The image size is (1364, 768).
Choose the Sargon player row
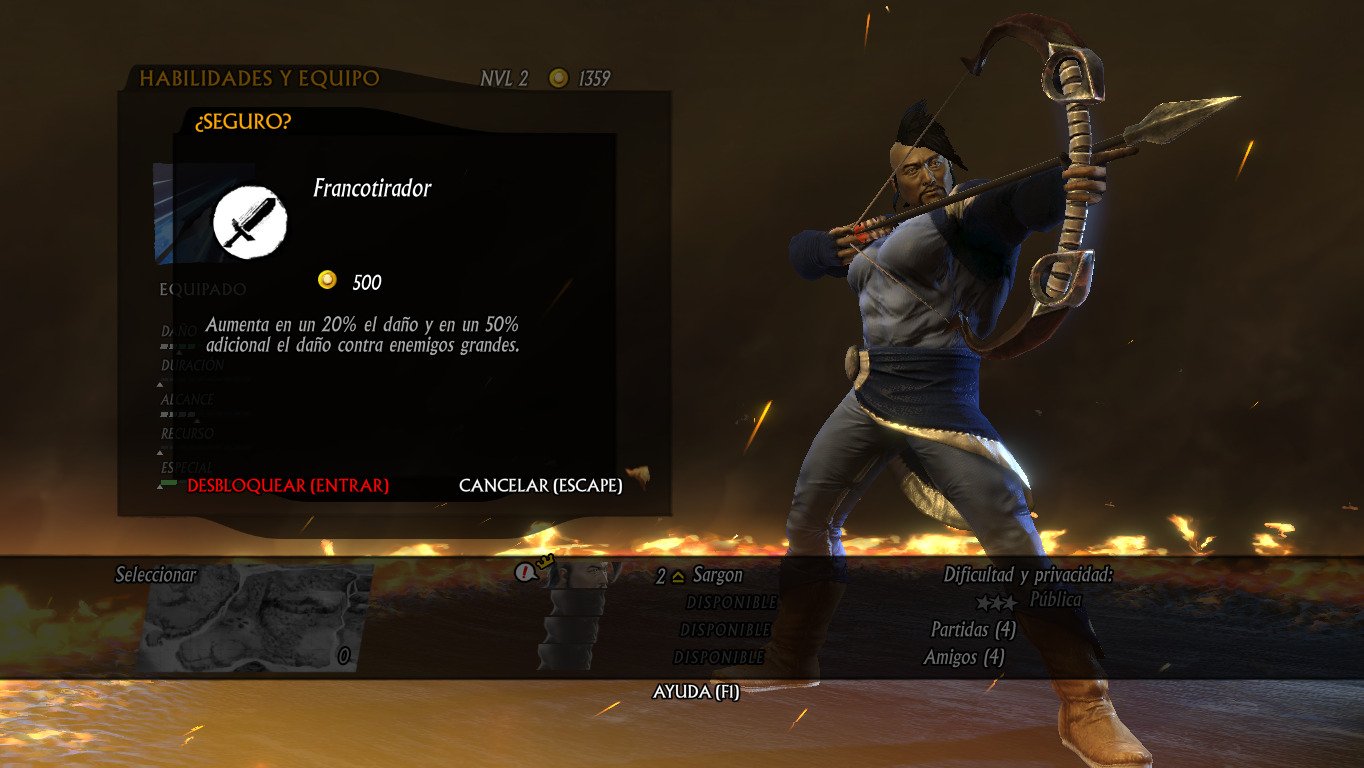click(x=717, y=576)
